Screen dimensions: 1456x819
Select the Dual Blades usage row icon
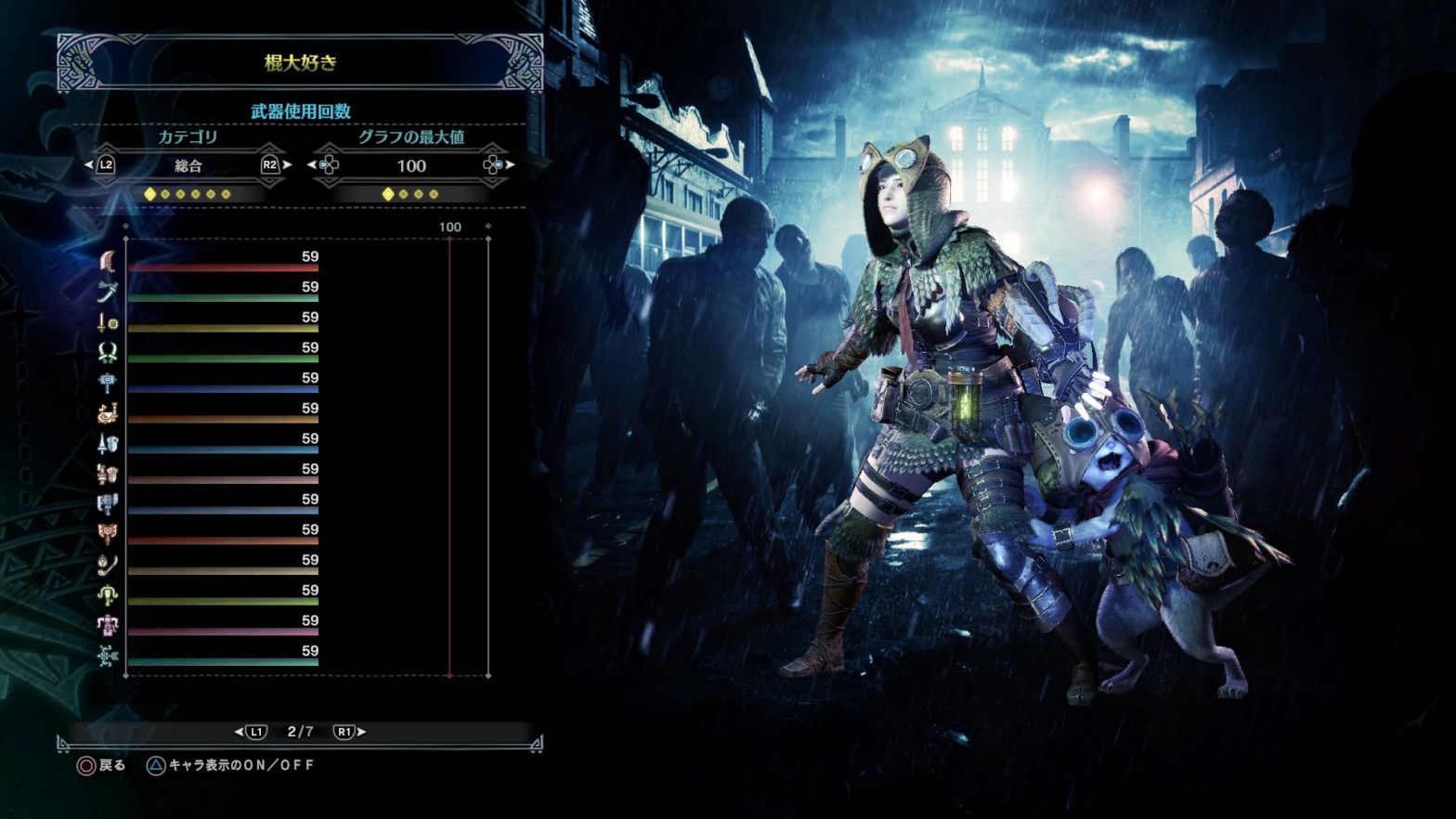(108, 353)
